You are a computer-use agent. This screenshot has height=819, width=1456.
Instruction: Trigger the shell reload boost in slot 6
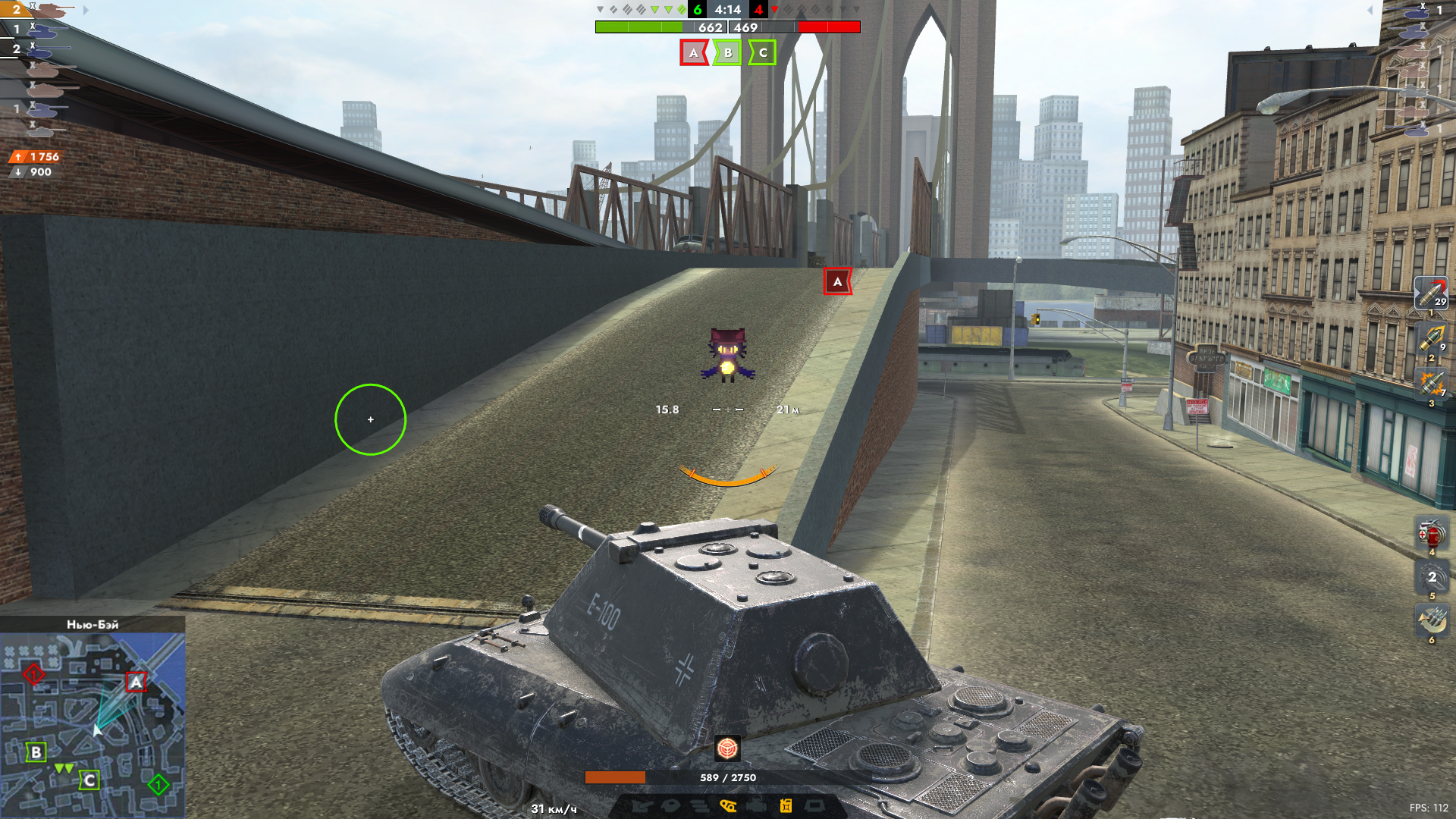[x=1431, y=622]
